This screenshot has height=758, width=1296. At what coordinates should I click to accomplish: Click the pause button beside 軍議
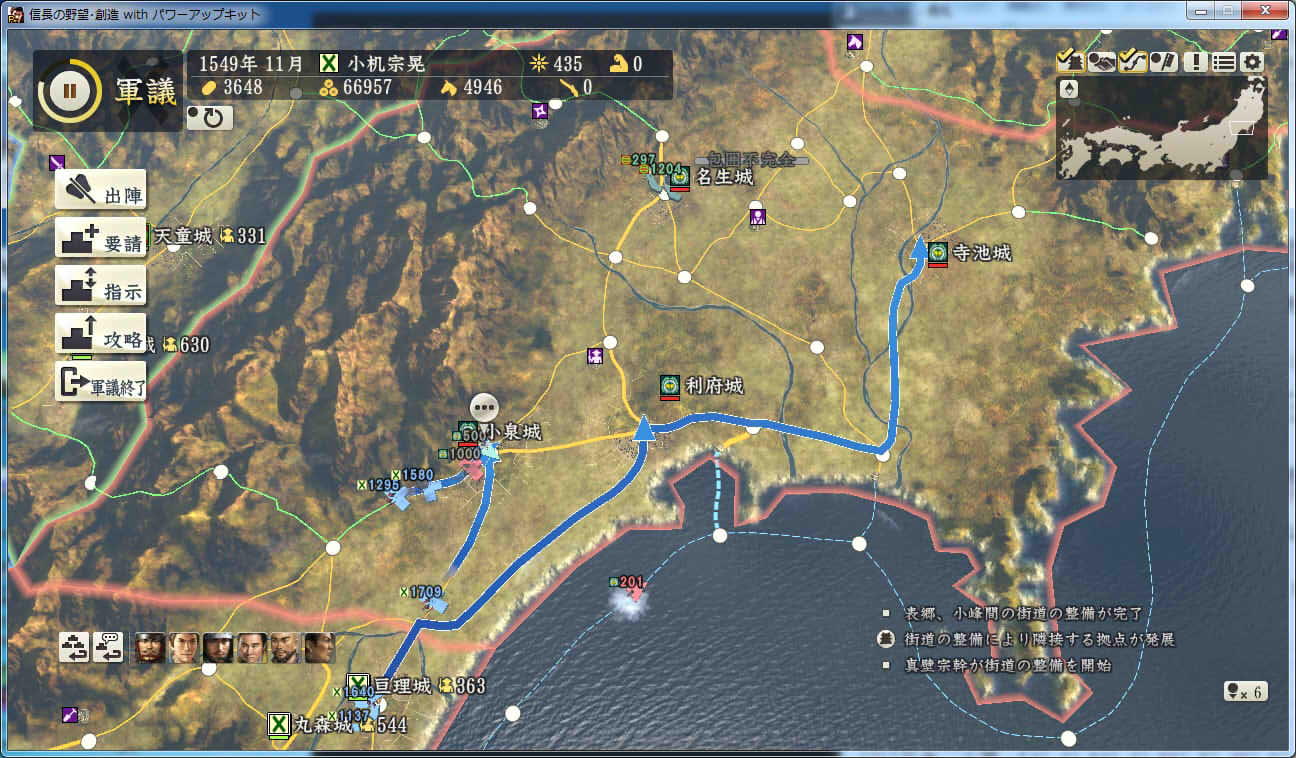[x=69, y=90]
